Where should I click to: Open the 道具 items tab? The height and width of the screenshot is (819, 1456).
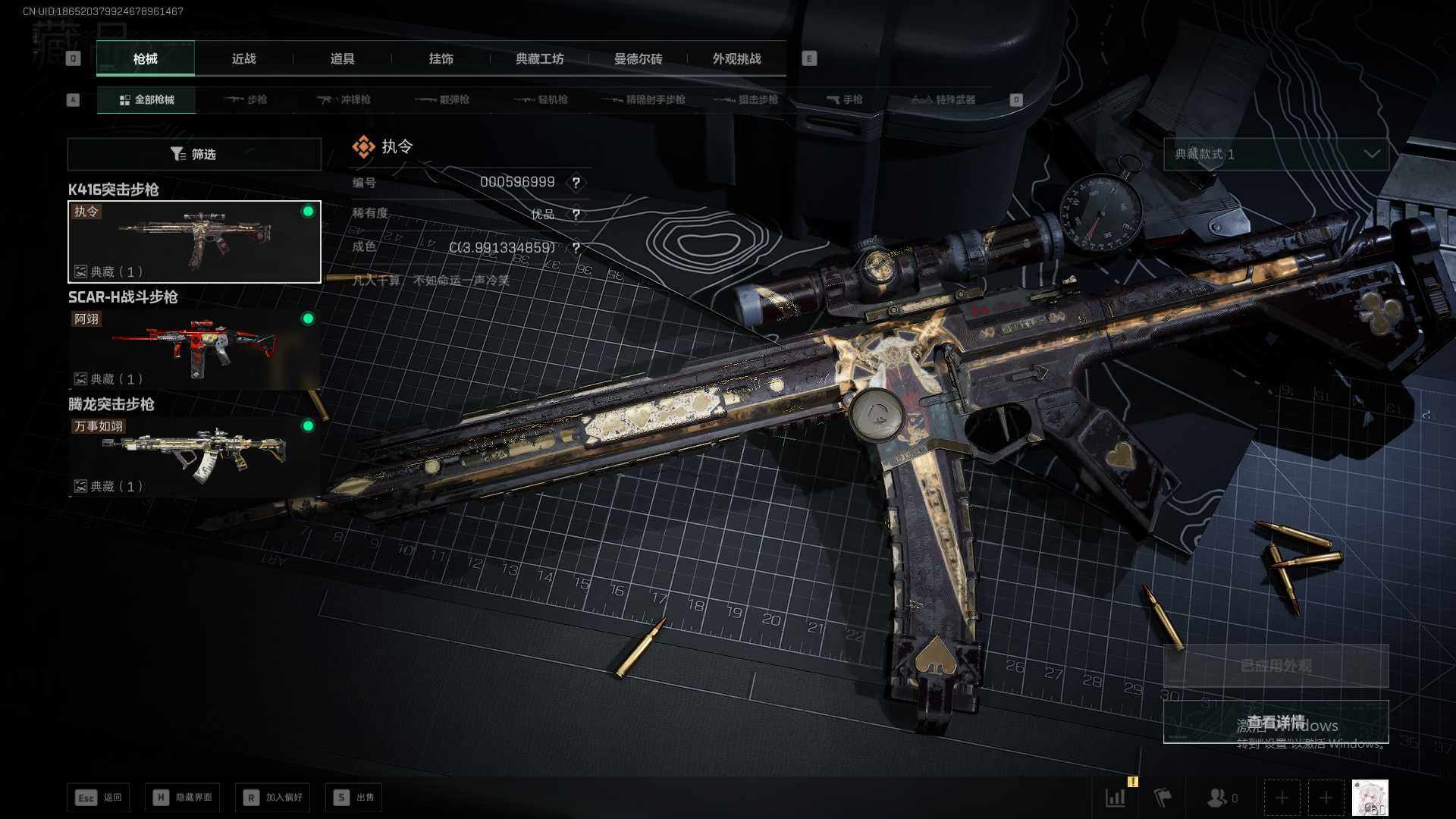coord(342,59)
